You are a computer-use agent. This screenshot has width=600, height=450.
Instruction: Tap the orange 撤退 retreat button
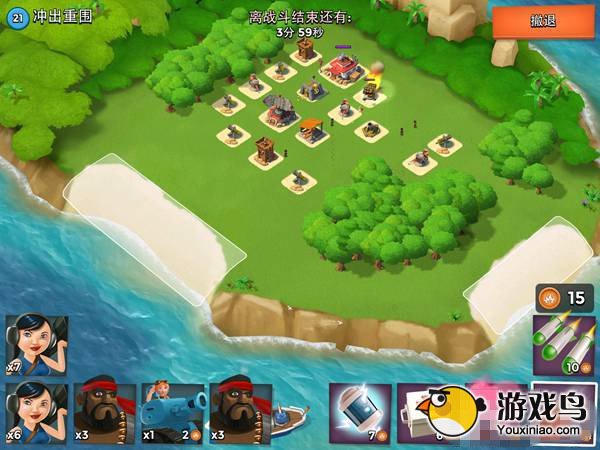pos(544,21)
